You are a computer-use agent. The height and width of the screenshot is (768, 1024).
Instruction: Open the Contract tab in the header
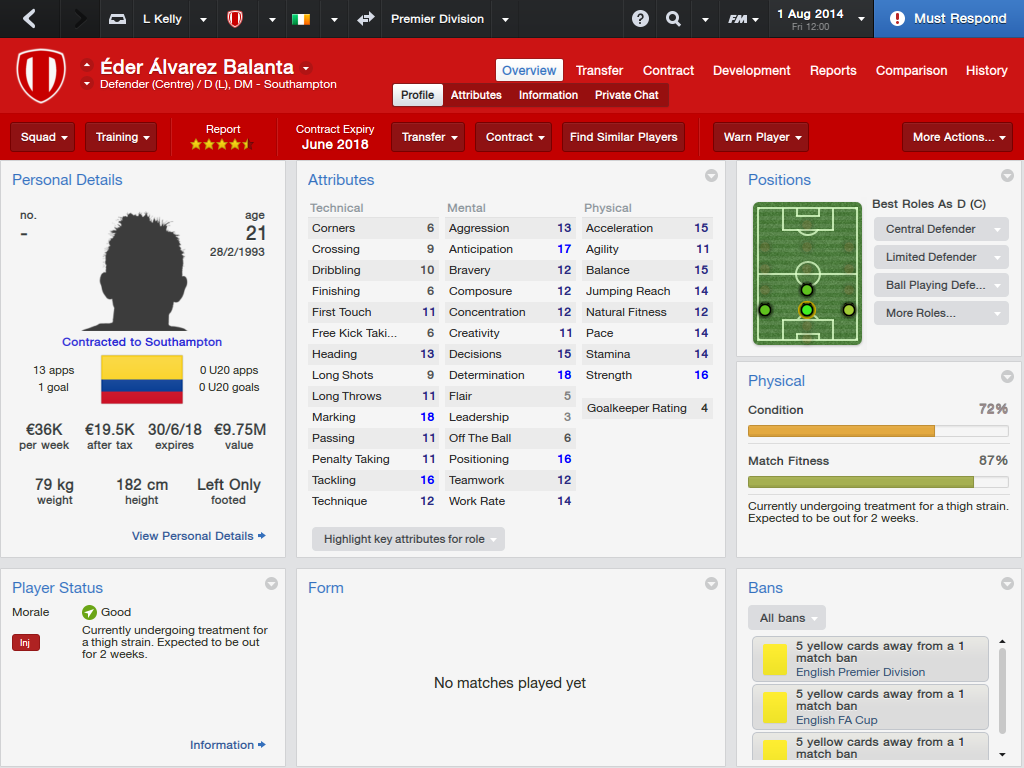pyautogui.click(x=668, y=70)
